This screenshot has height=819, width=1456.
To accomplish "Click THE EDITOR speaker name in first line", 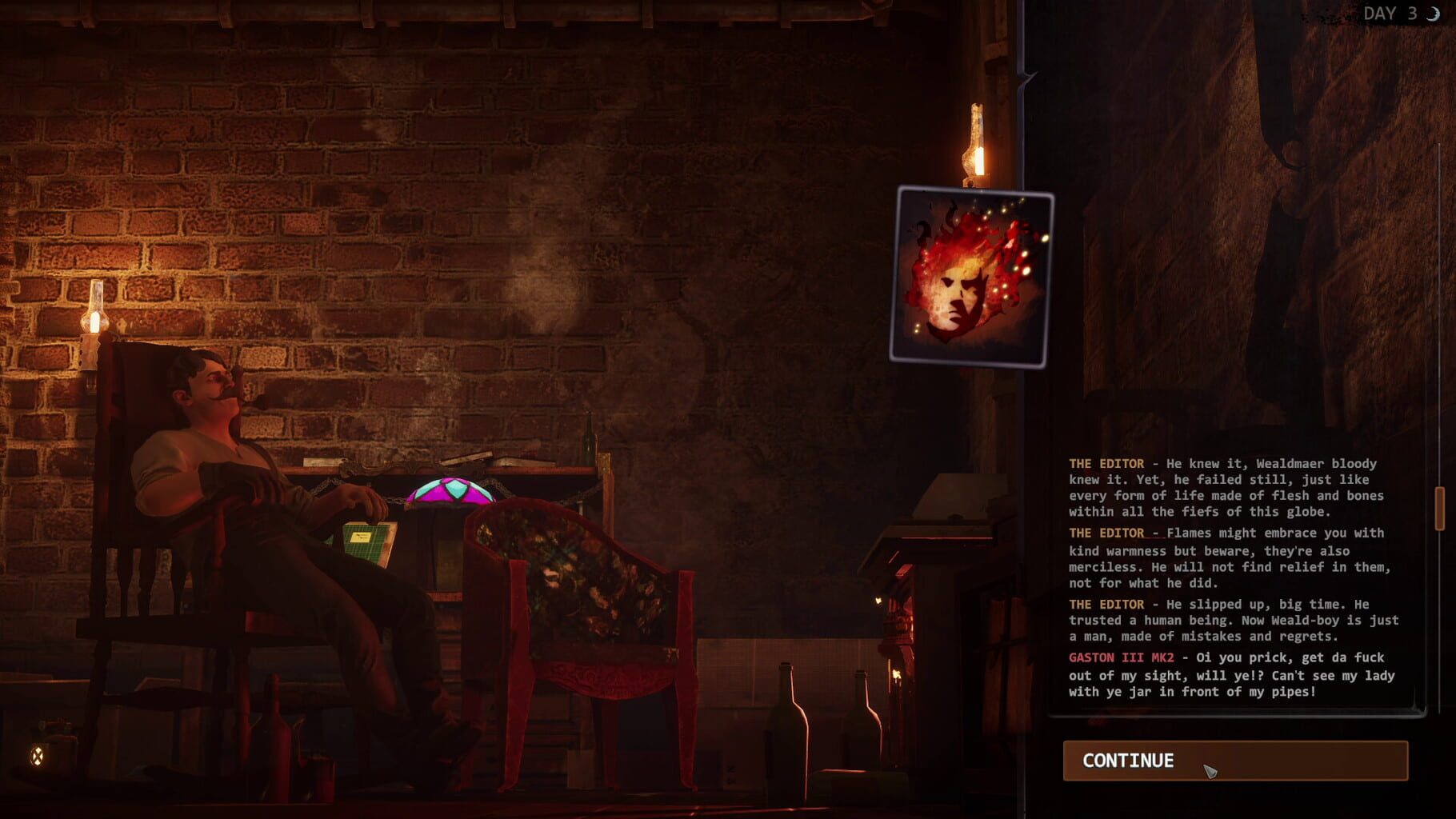I will pyautogui.click(x=1106, y=463).
